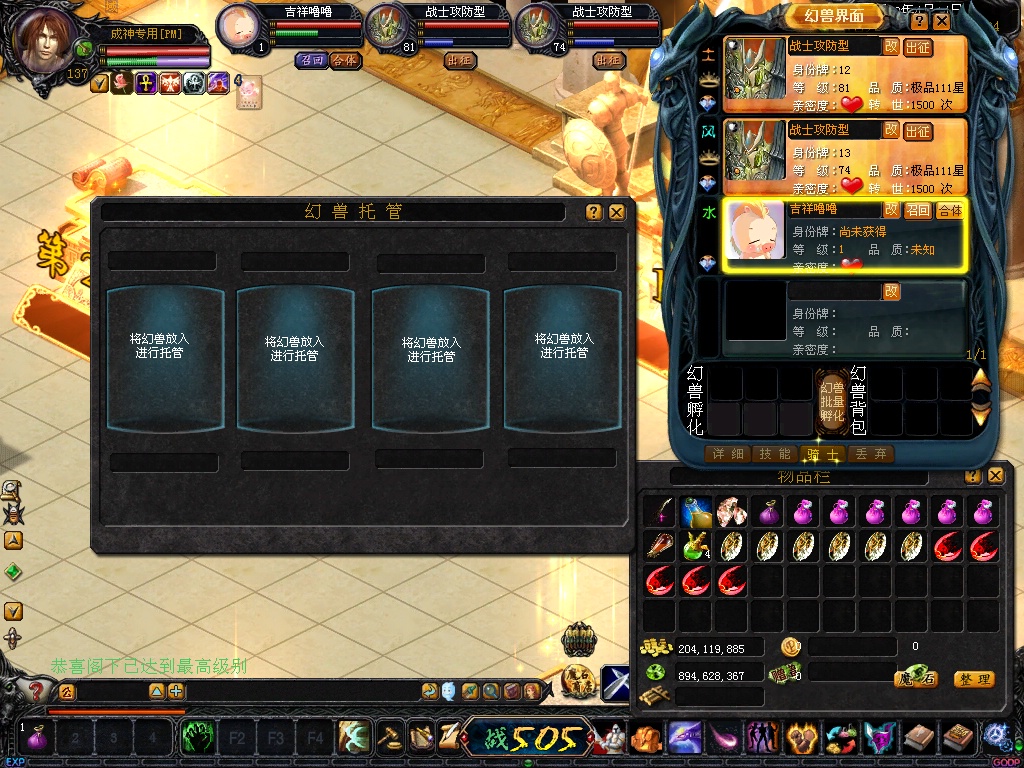Image resolution: width=1024 pixels, height=768 pixels.
Task: Open the 技能 skills tab
Action: [775, 454]
